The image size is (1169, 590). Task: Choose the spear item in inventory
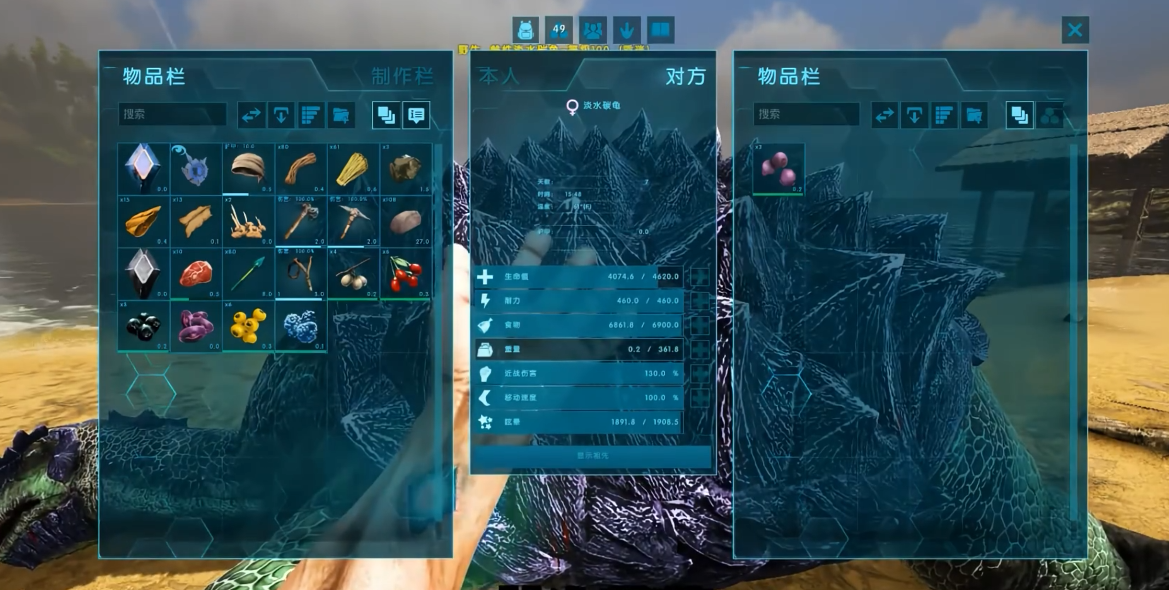click(248, 273)
